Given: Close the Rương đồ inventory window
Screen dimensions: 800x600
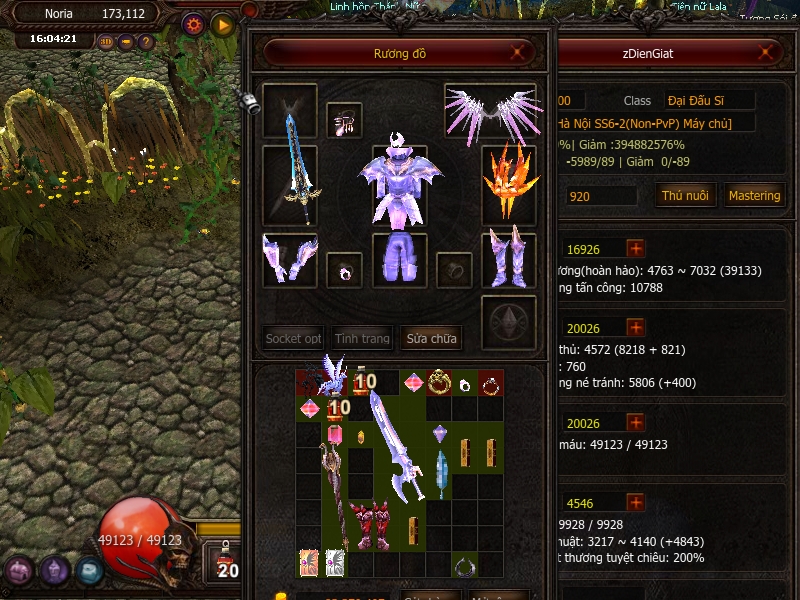Looking at the screenshot, I should click(x=517, y=53).
